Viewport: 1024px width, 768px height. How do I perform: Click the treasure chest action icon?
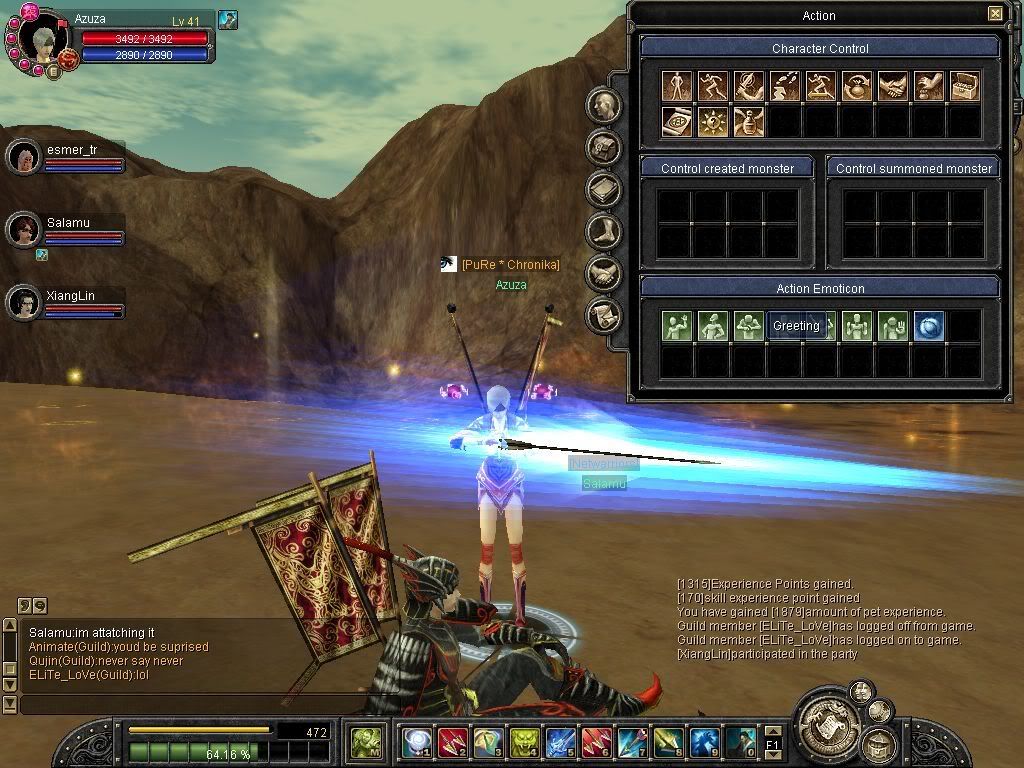click(x=964, y=87)
